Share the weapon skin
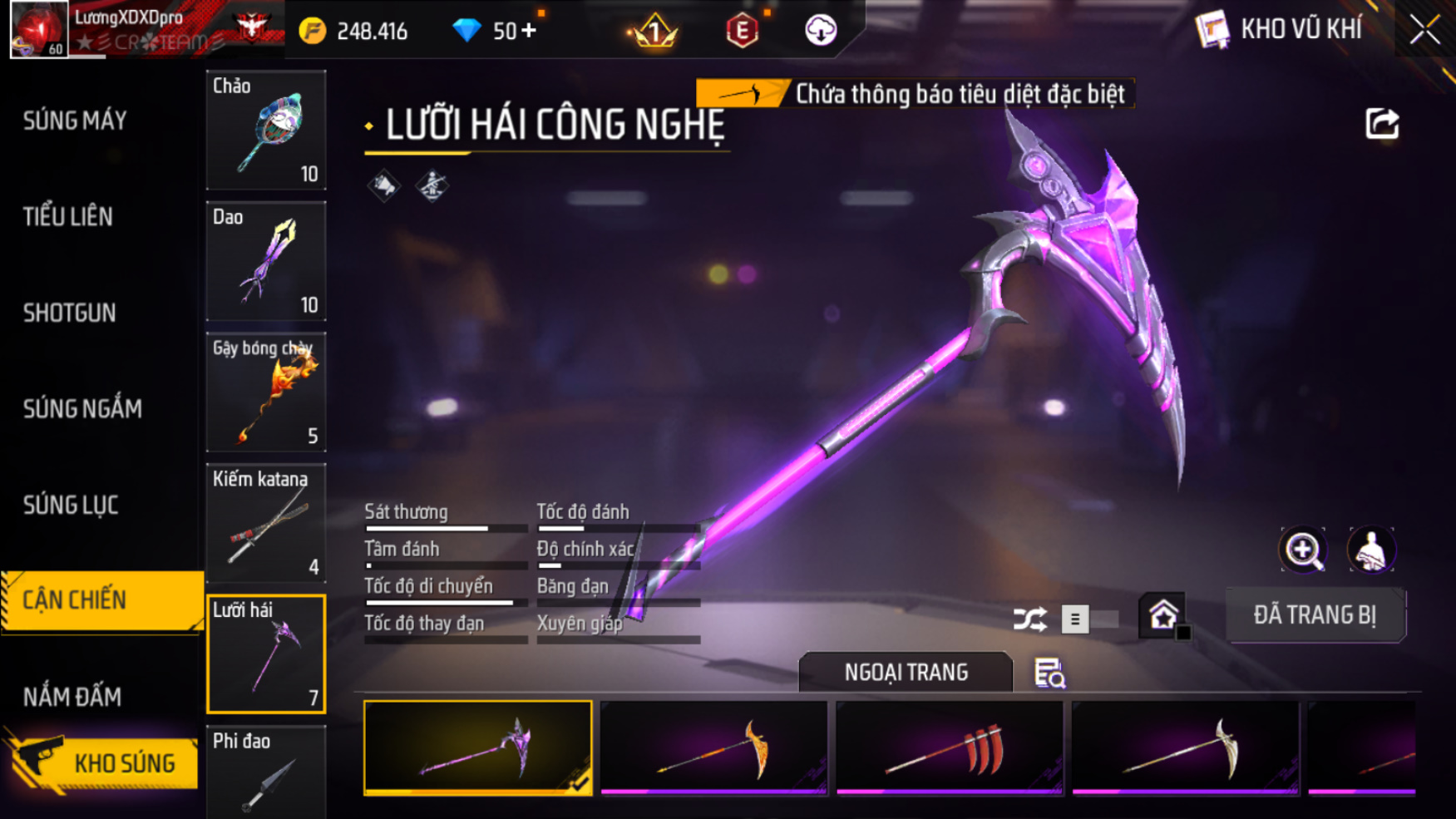 click(1382, 125)
